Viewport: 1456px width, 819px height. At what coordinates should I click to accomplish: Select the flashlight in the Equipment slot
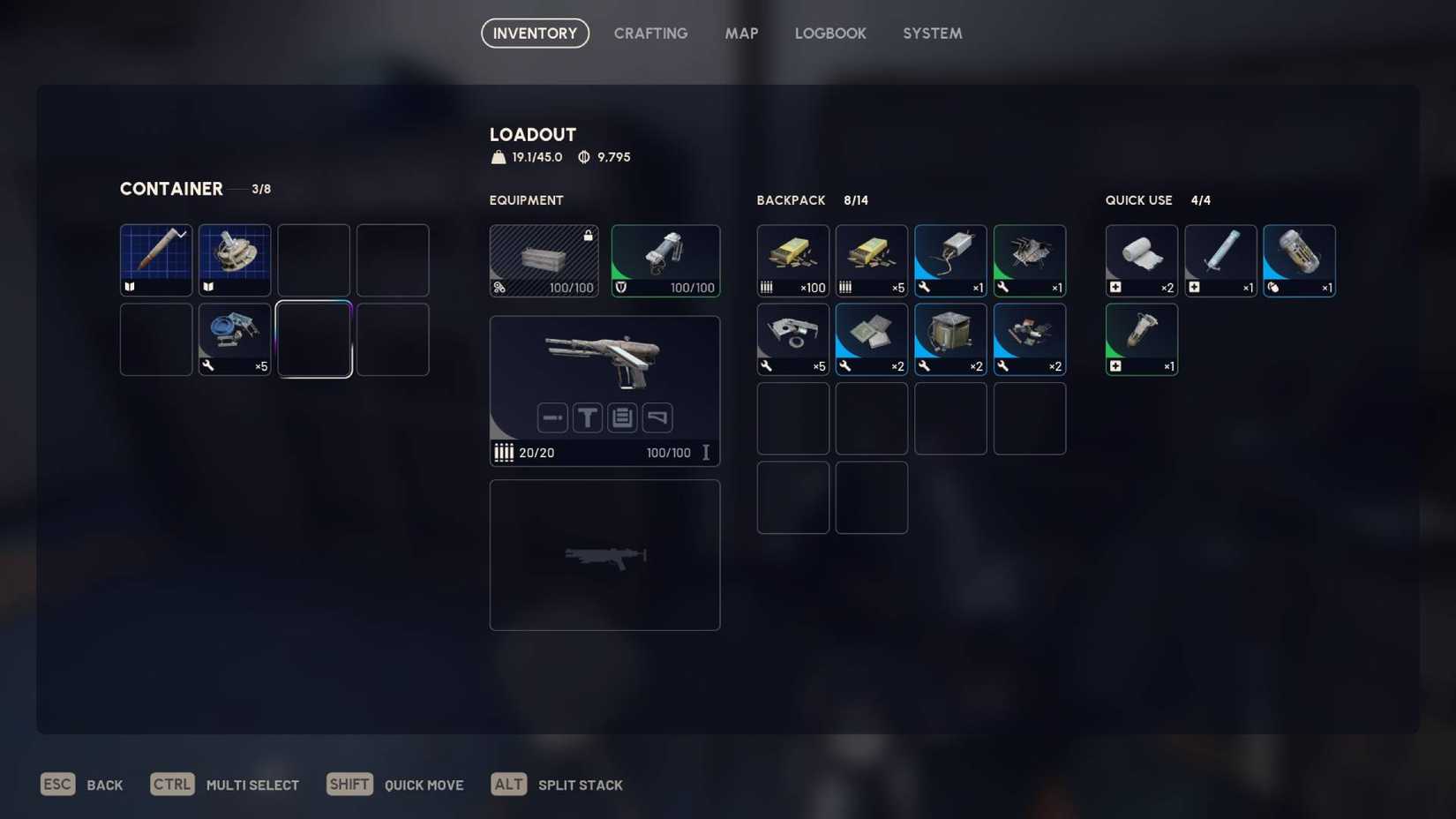tap(665, 259)
